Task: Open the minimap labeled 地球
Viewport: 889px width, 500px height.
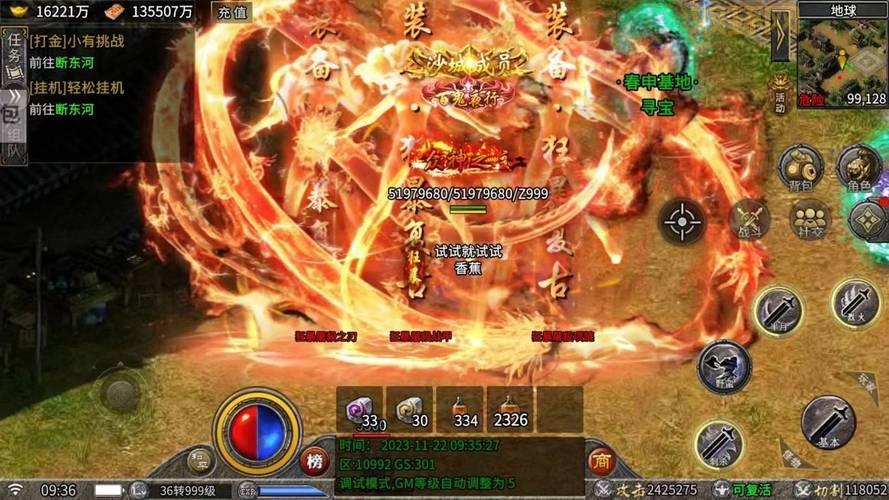Action: click(842, 54)
